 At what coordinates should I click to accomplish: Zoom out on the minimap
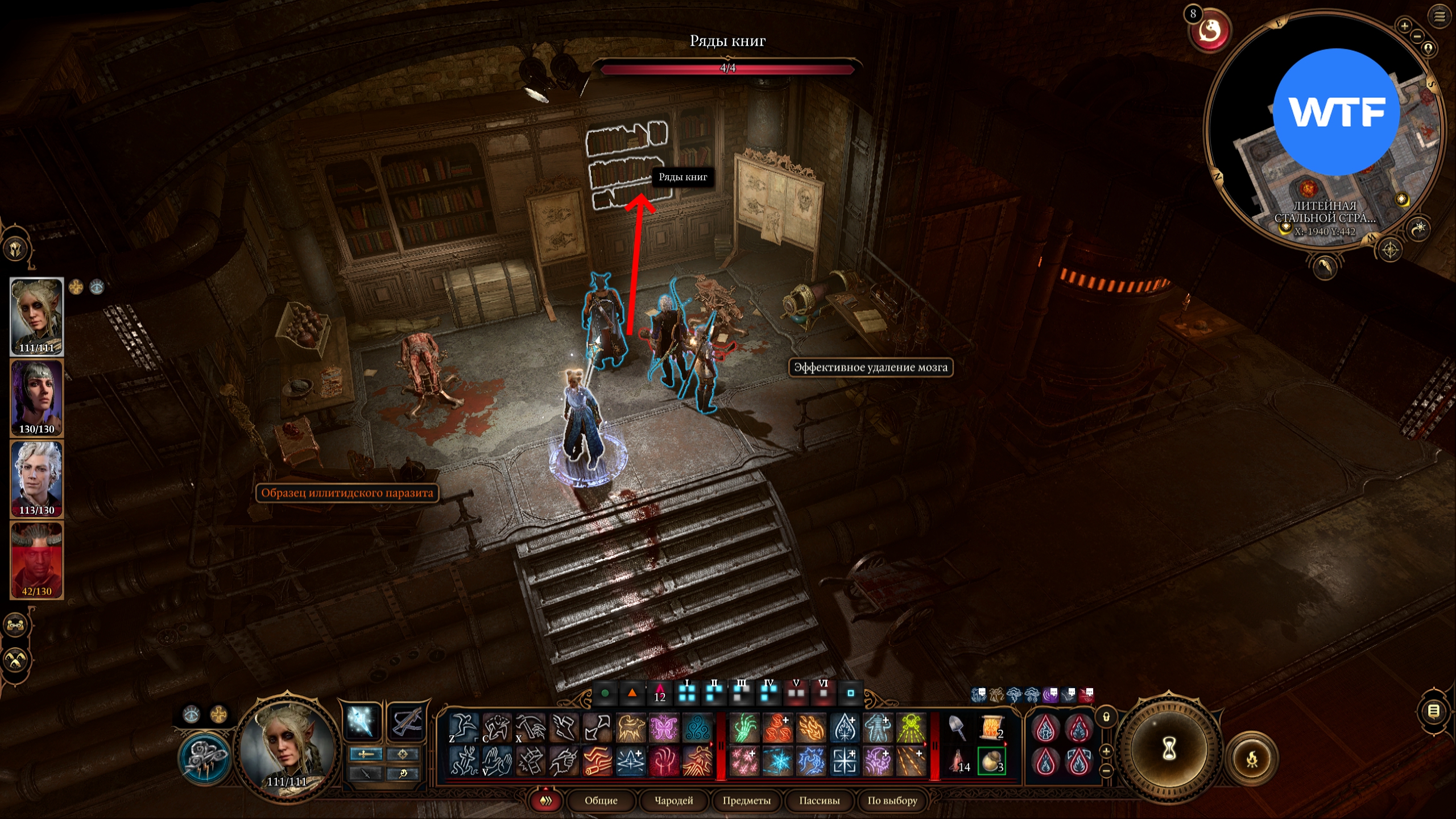pyautogui.click(x=1417, y=36)
